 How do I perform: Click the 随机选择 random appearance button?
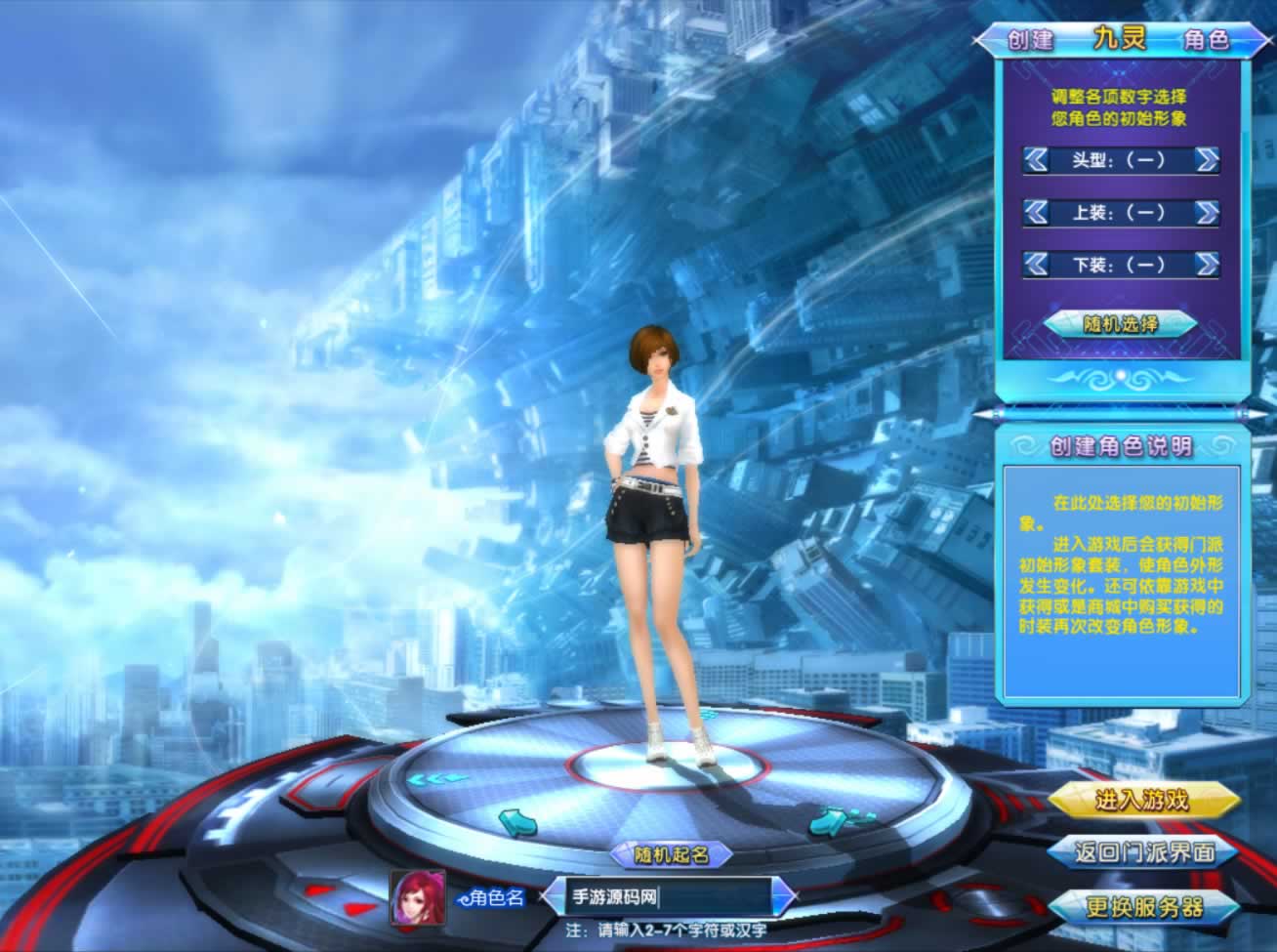[1121, 324]
